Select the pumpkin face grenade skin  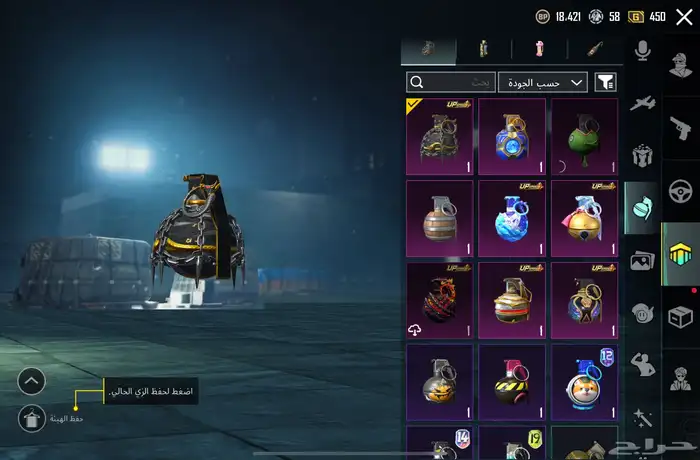439,381
